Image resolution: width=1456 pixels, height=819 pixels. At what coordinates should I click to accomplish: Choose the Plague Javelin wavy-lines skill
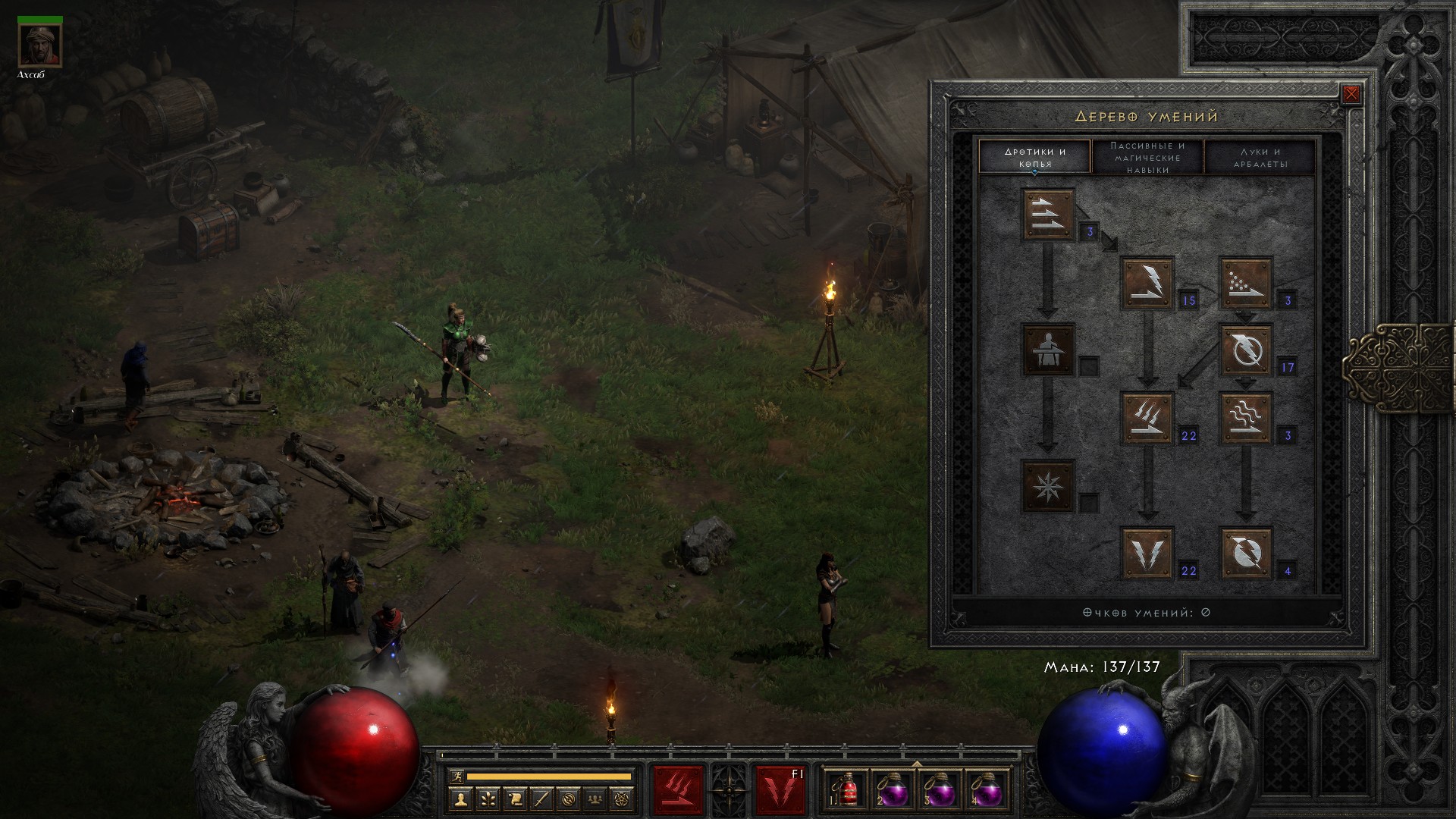tap(1245, 418)
